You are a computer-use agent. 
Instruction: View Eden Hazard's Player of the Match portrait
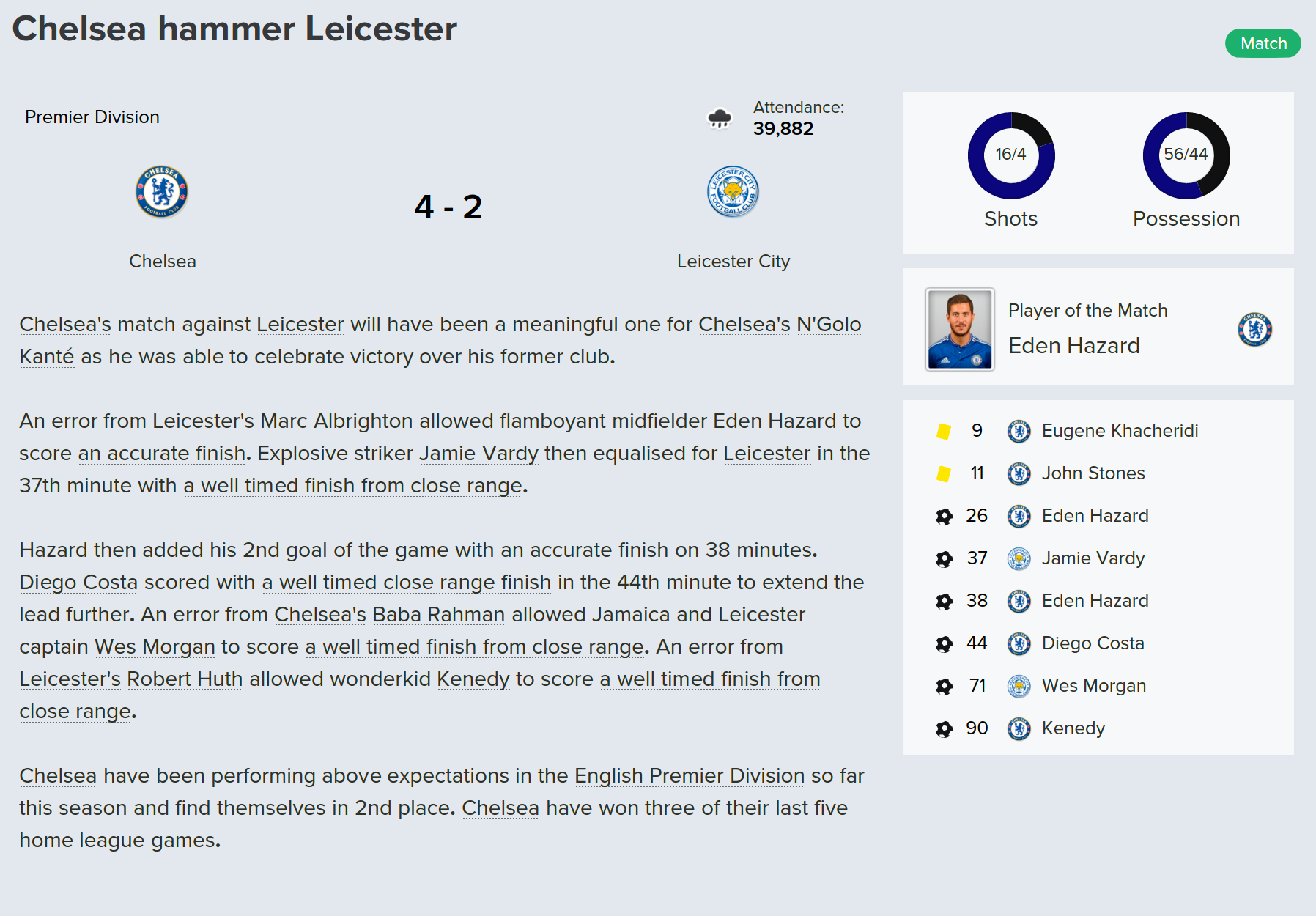point(960,329)
